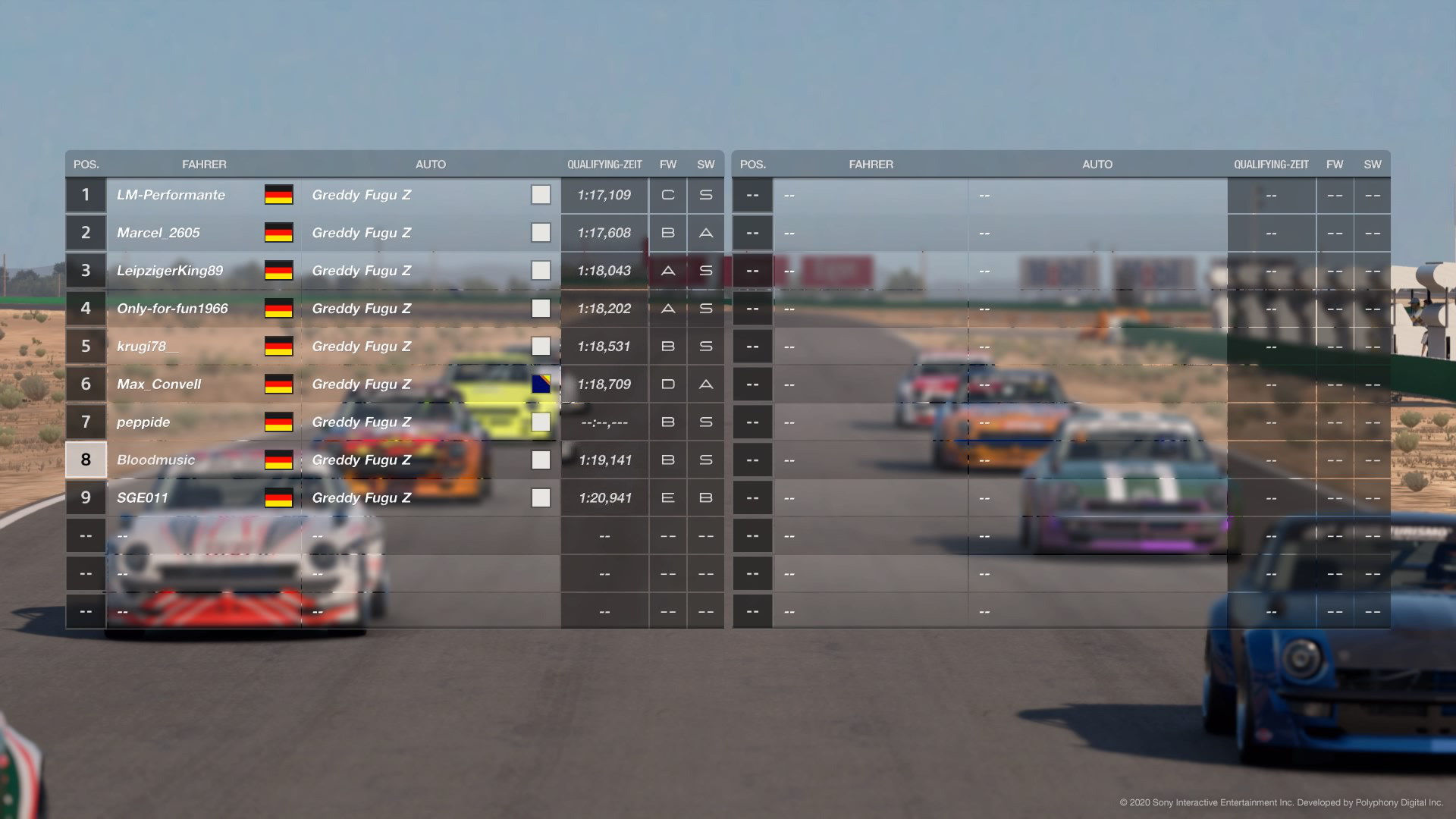Expand the AUTO column in right table
This screenshot has width=1456, height=819.
pos(1097,164)
